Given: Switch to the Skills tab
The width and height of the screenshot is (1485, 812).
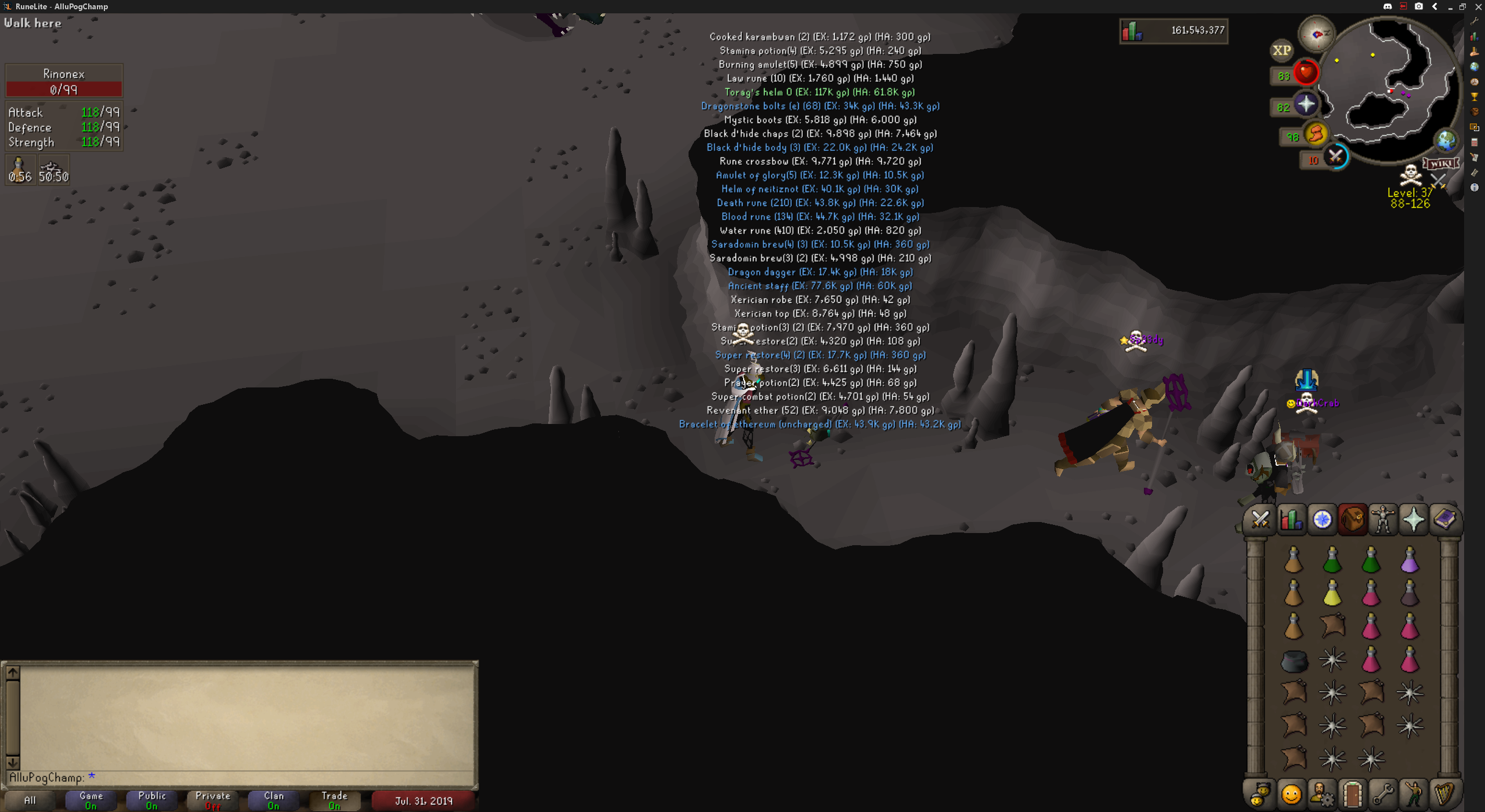Looking at the screenshot, I should [1291, 519].
